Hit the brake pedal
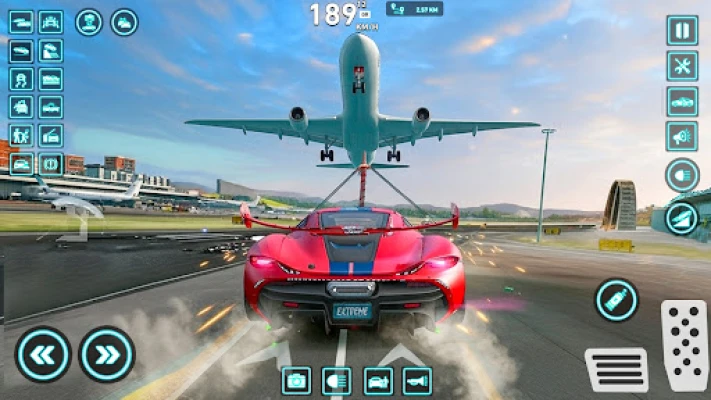Image resolution: width=711 pixels, height=400 pixels. tap(616, 369)
